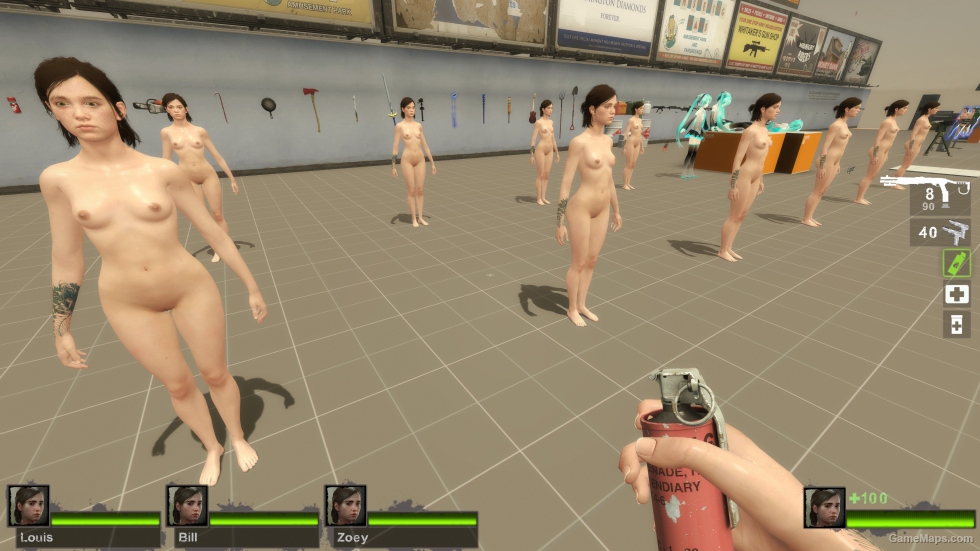Click your own survivor portrait beside +100
Screen dimensions: 980x551
coord(824,508)
